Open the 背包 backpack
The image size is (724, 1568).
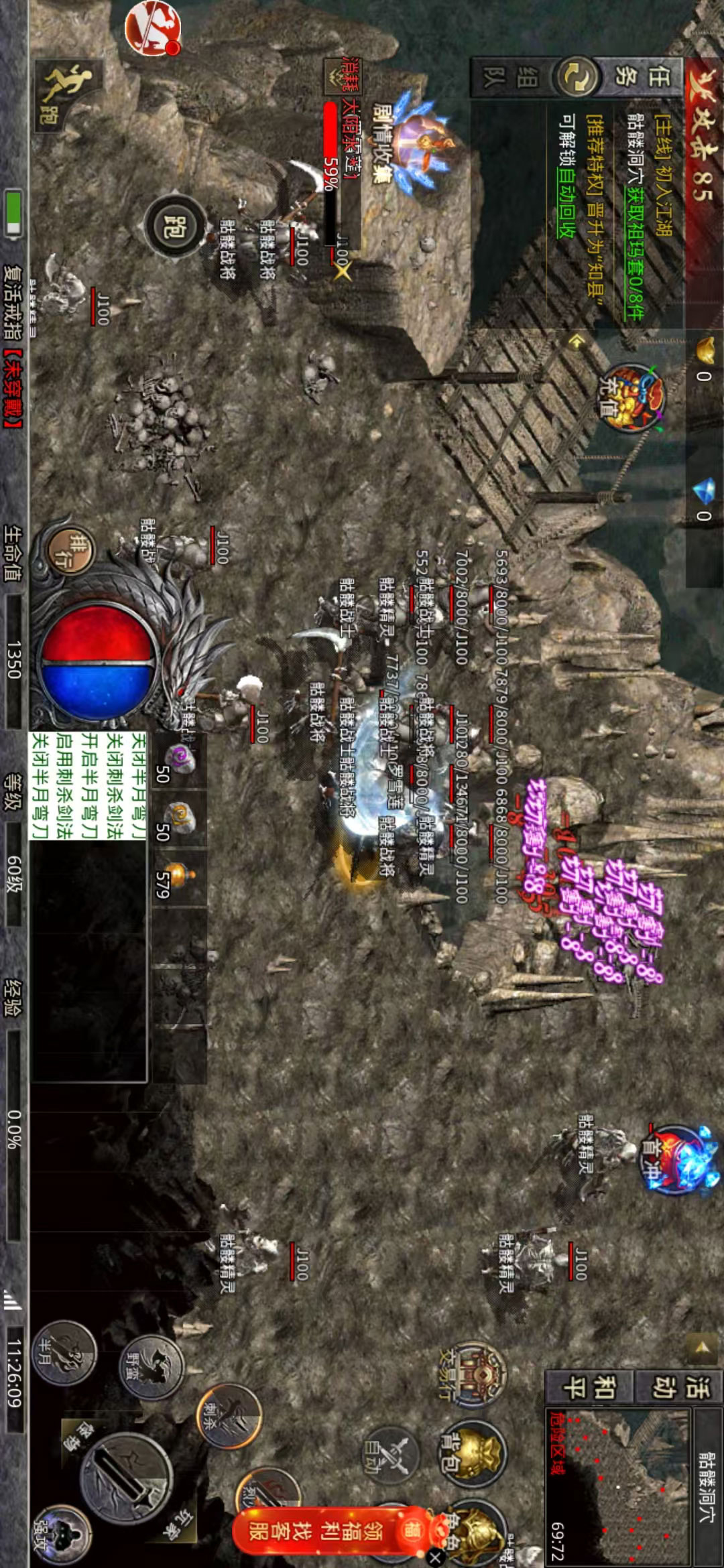pos(471,1453)
